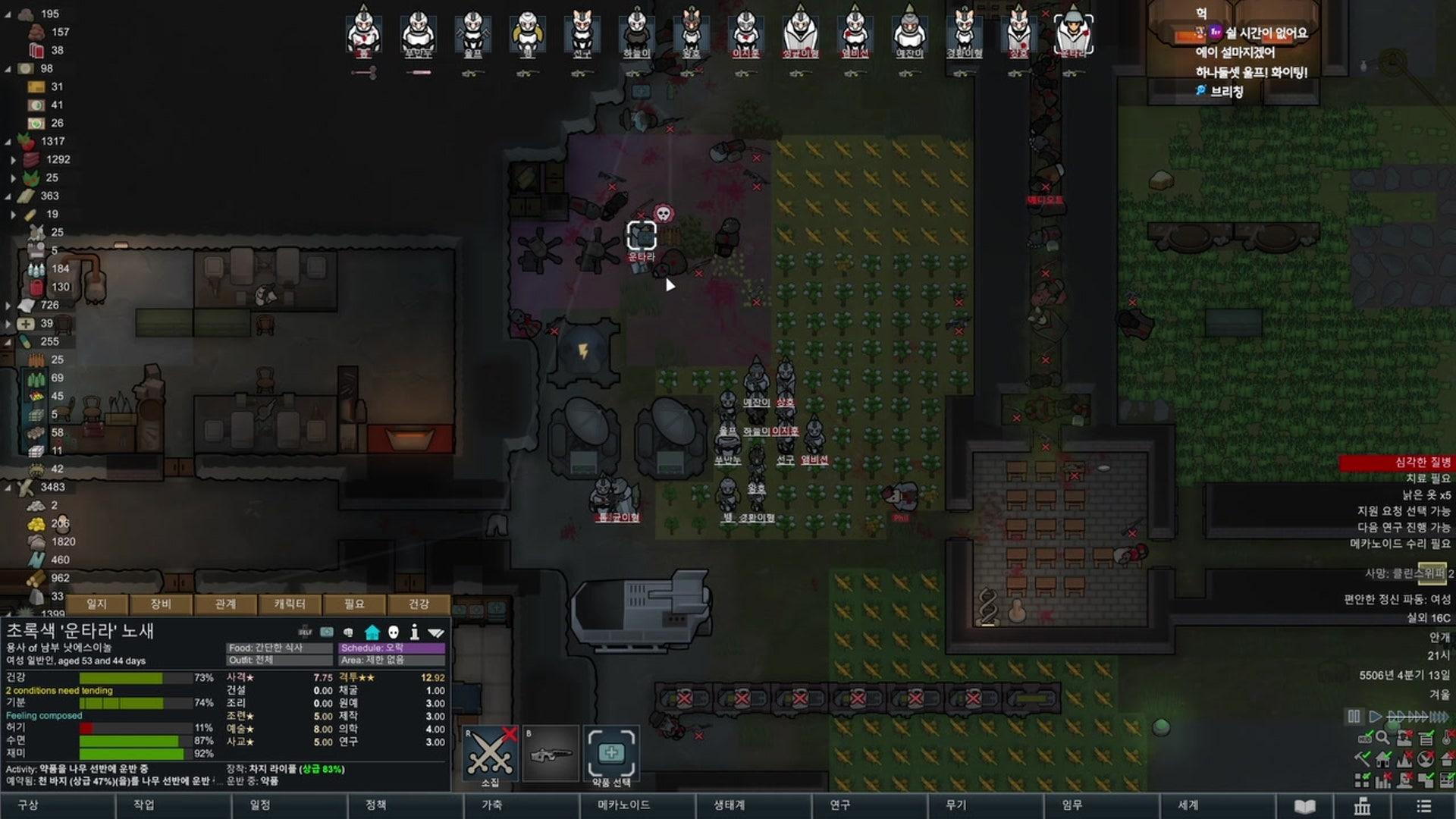Image resolution: width=1456 pixels, height=819 pixels.
Task: Select colonist 예잔미 portrait in top bar
Action: click(x=909, y=33)
